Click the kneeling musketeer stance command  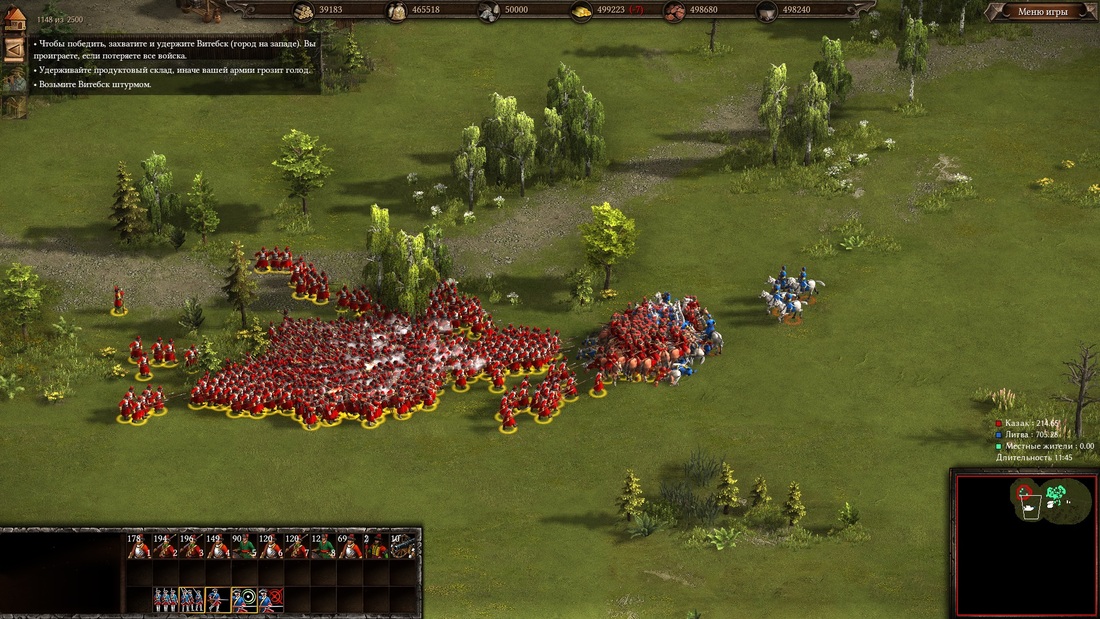(217, 599)
